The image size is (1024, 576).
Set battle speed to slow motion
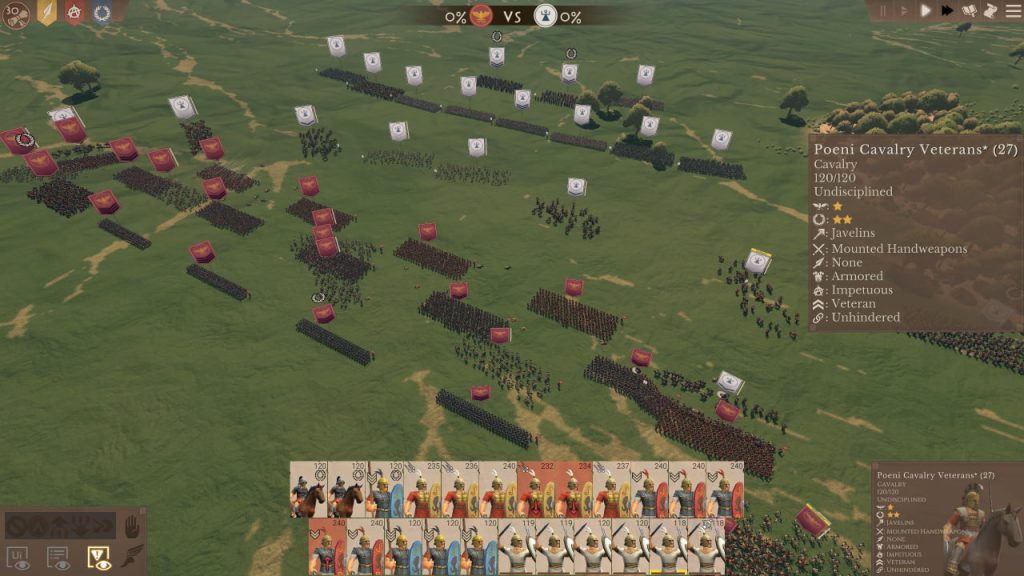tap(904, 11)
